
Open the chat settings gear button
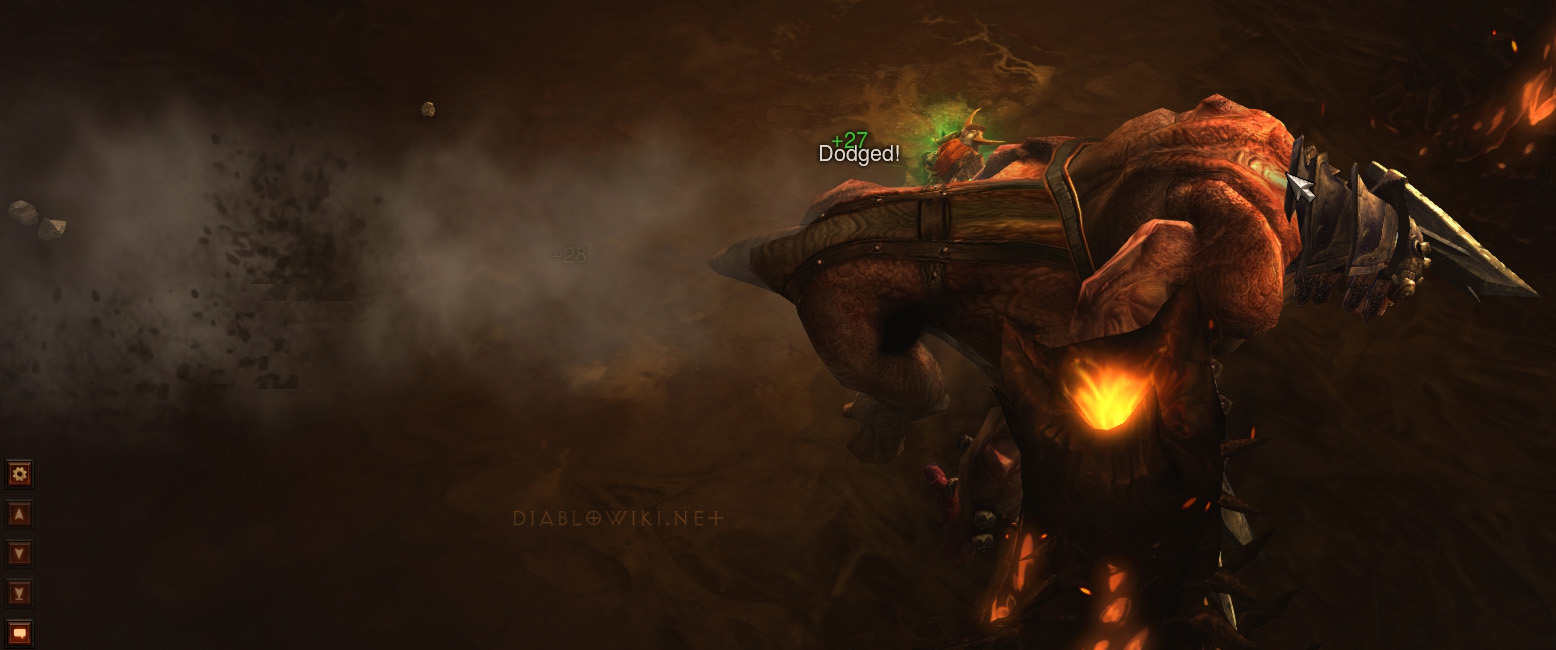(19, 473)
